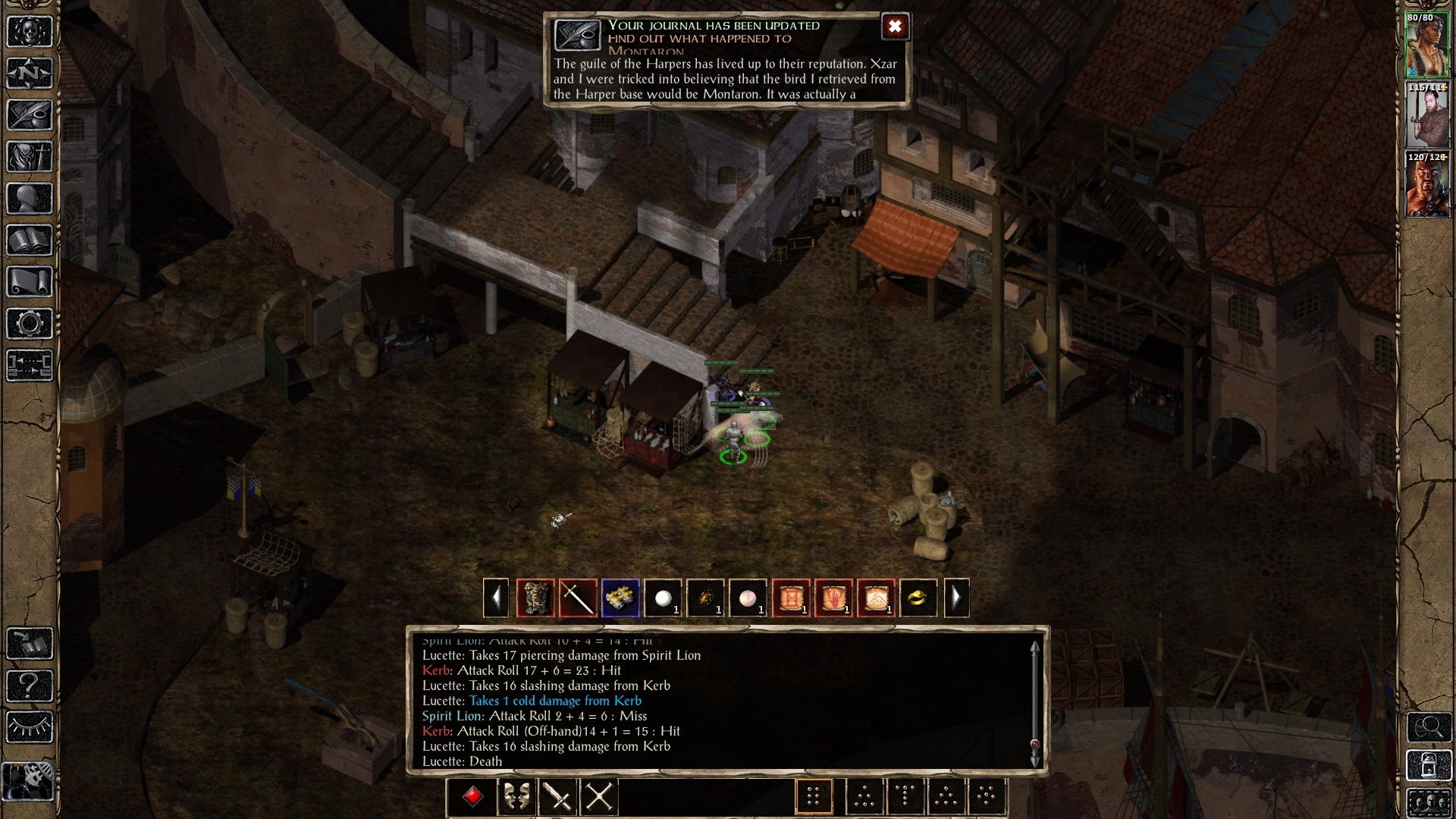Image resolution: width=1456 pixels, height=819 pixels.
Task: Choose the armor item in the item bar
Action: tap(535, 598)
